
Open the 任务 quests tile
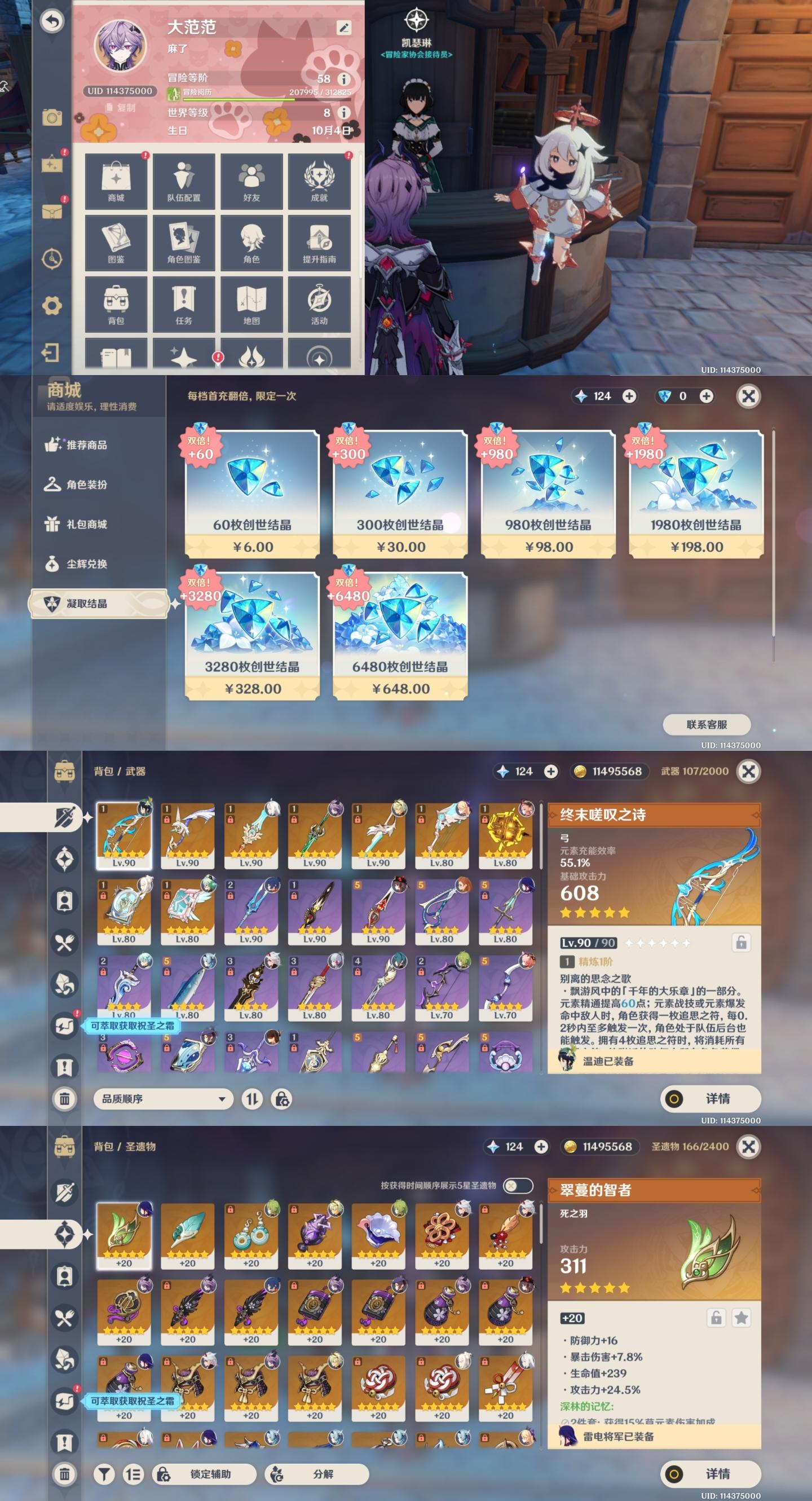183,305
